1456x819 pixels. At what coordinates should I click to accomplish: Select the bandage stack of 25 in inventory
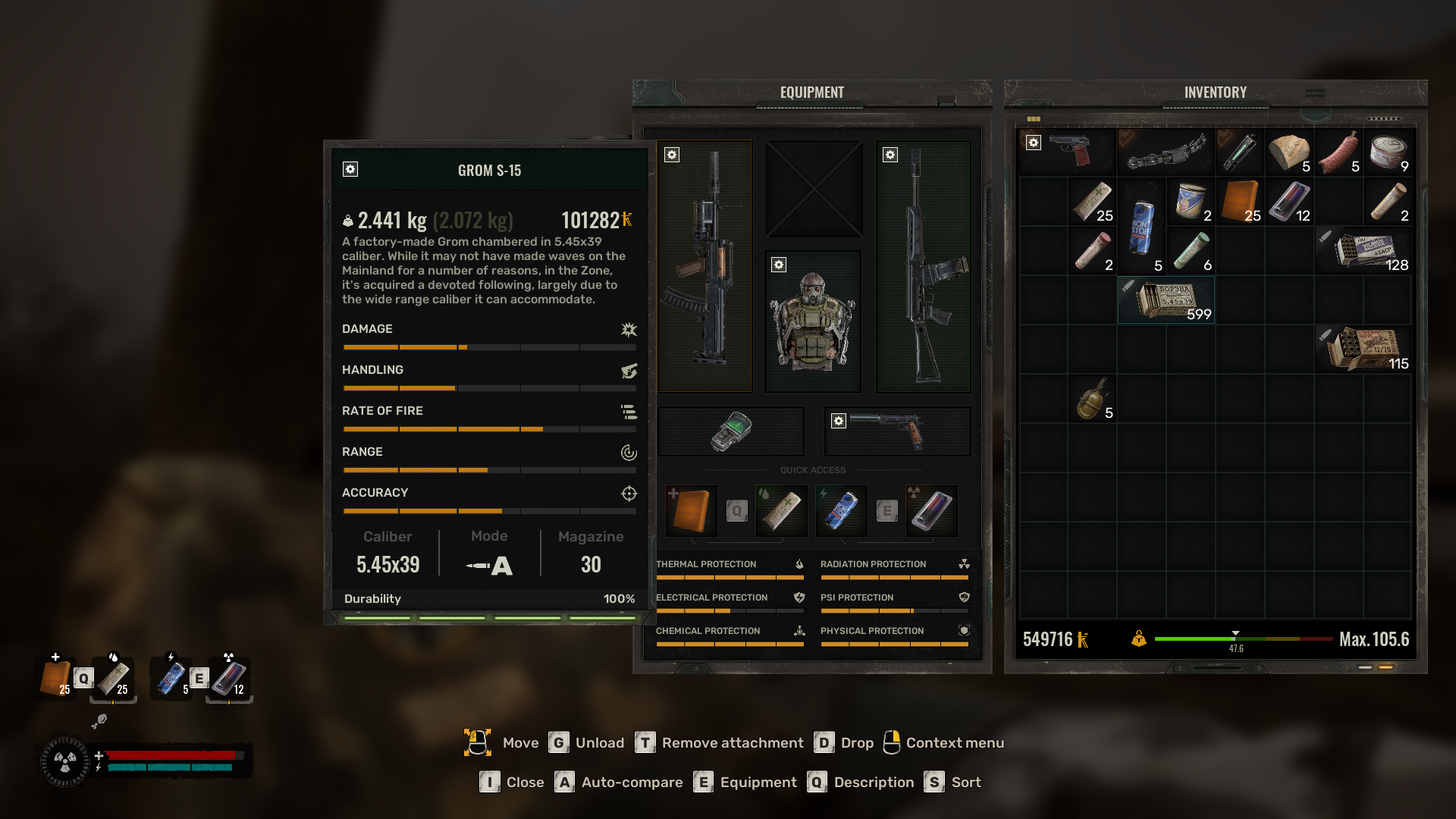[x=1092, y=202]
